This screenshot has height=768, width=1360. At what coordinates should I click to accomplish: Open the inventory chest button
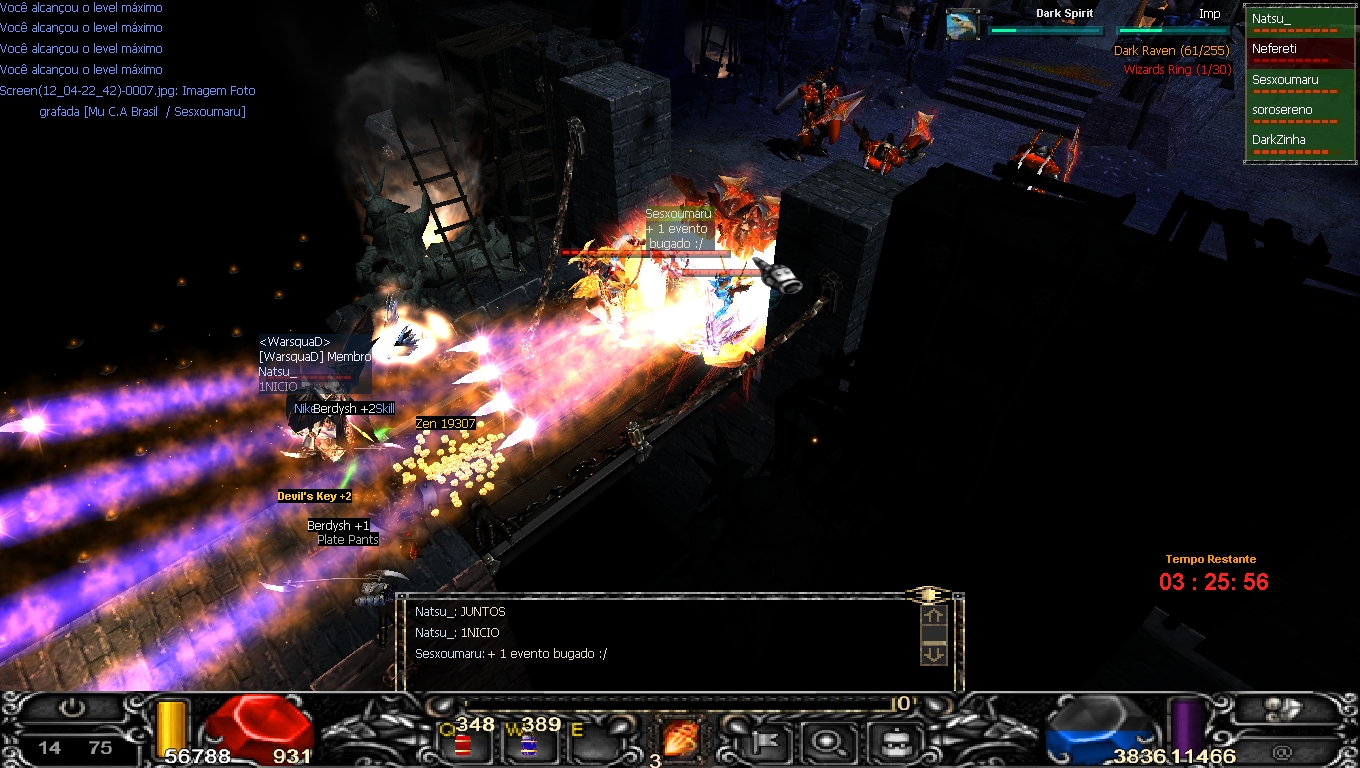pos(887,742)
